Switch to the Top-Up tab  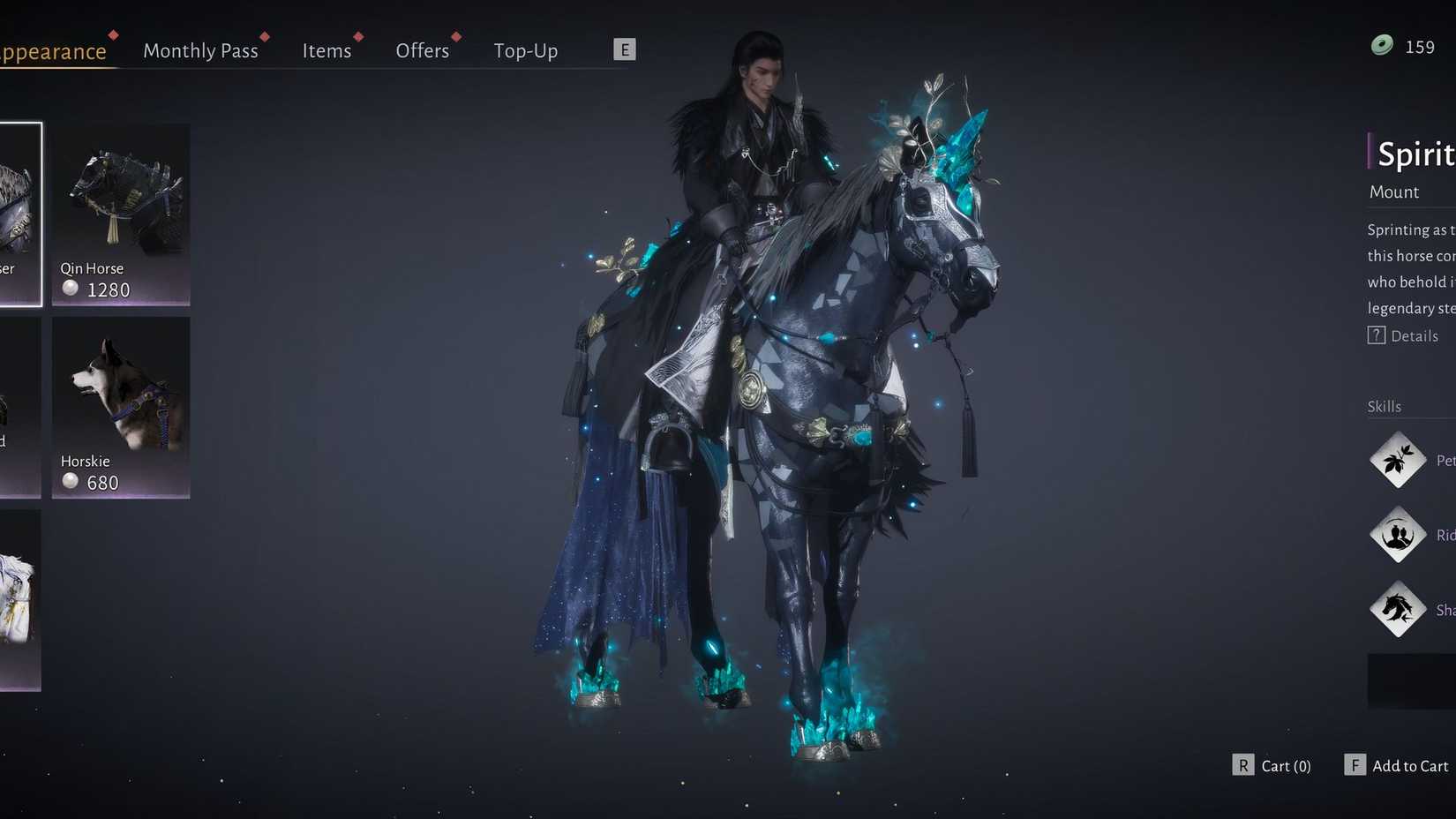tap(525, 51)
